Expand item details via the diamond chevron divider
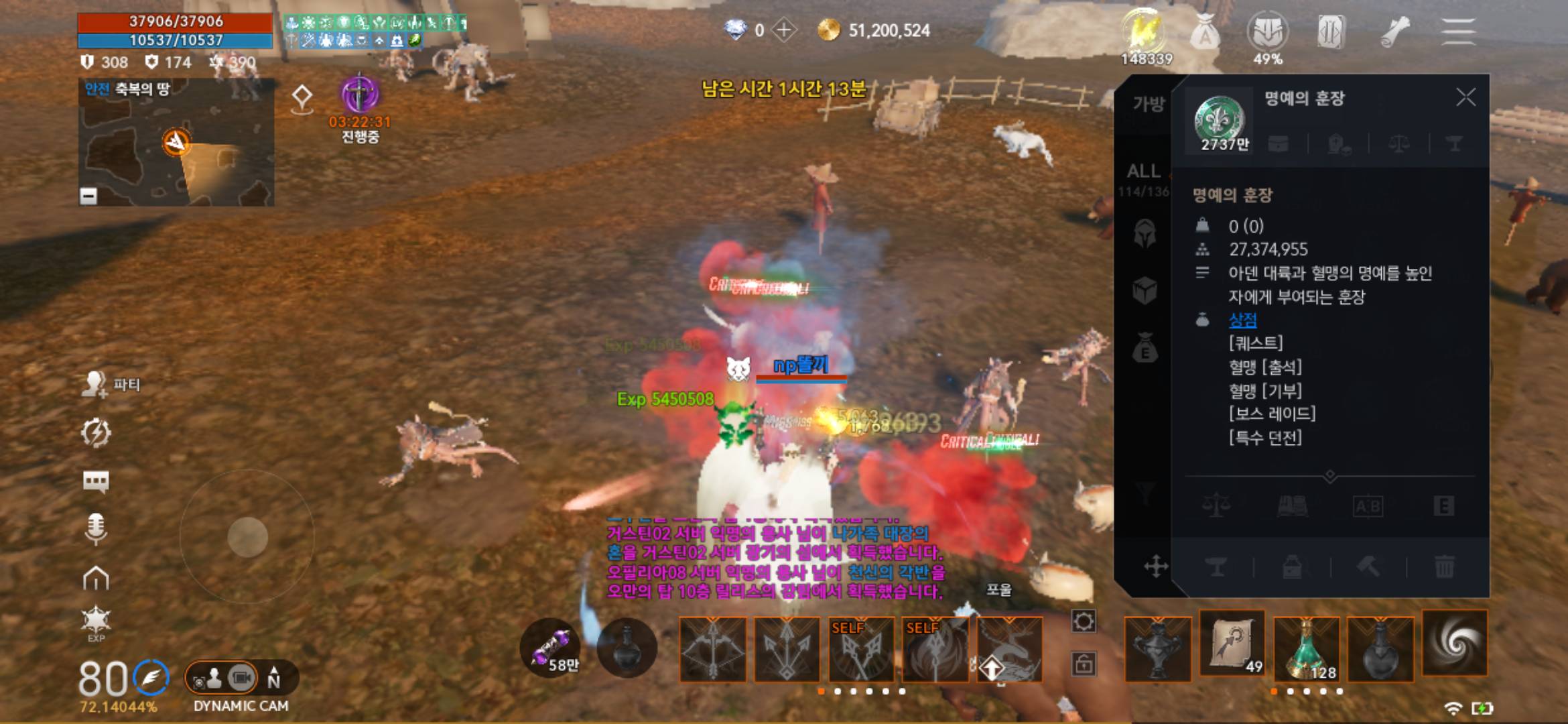The height and width of the screenshot is (724, 1568). (1330, 475)
